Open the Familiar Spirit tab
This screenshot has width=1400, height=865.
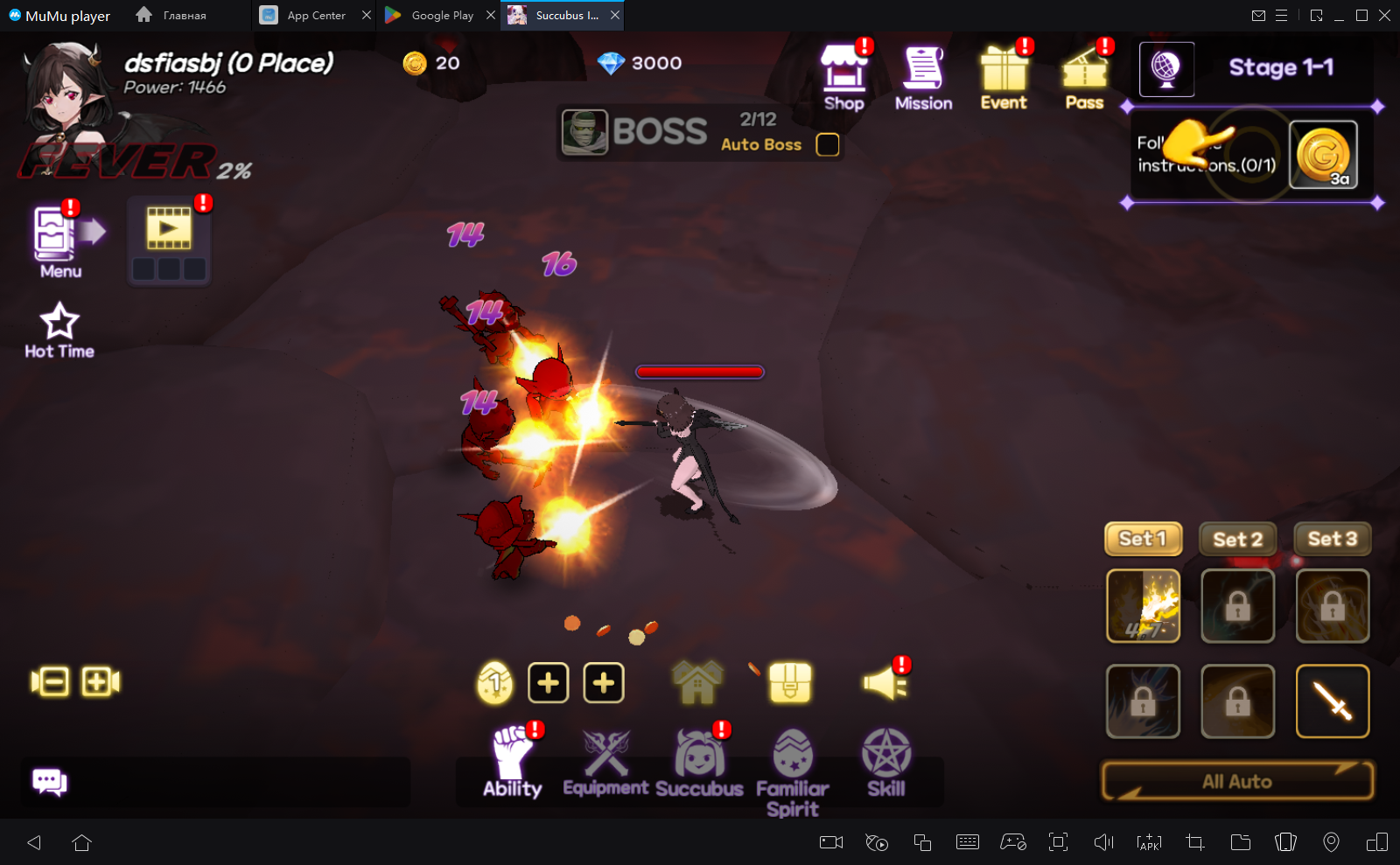tap(793, 770)
